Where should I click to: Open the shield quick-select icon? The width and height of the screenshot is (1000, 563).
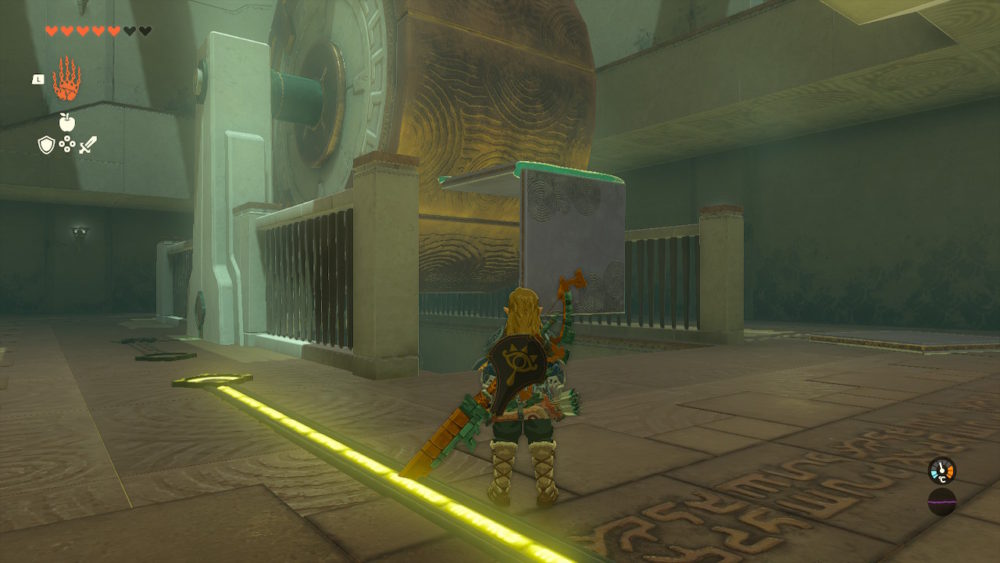(46, 145)
